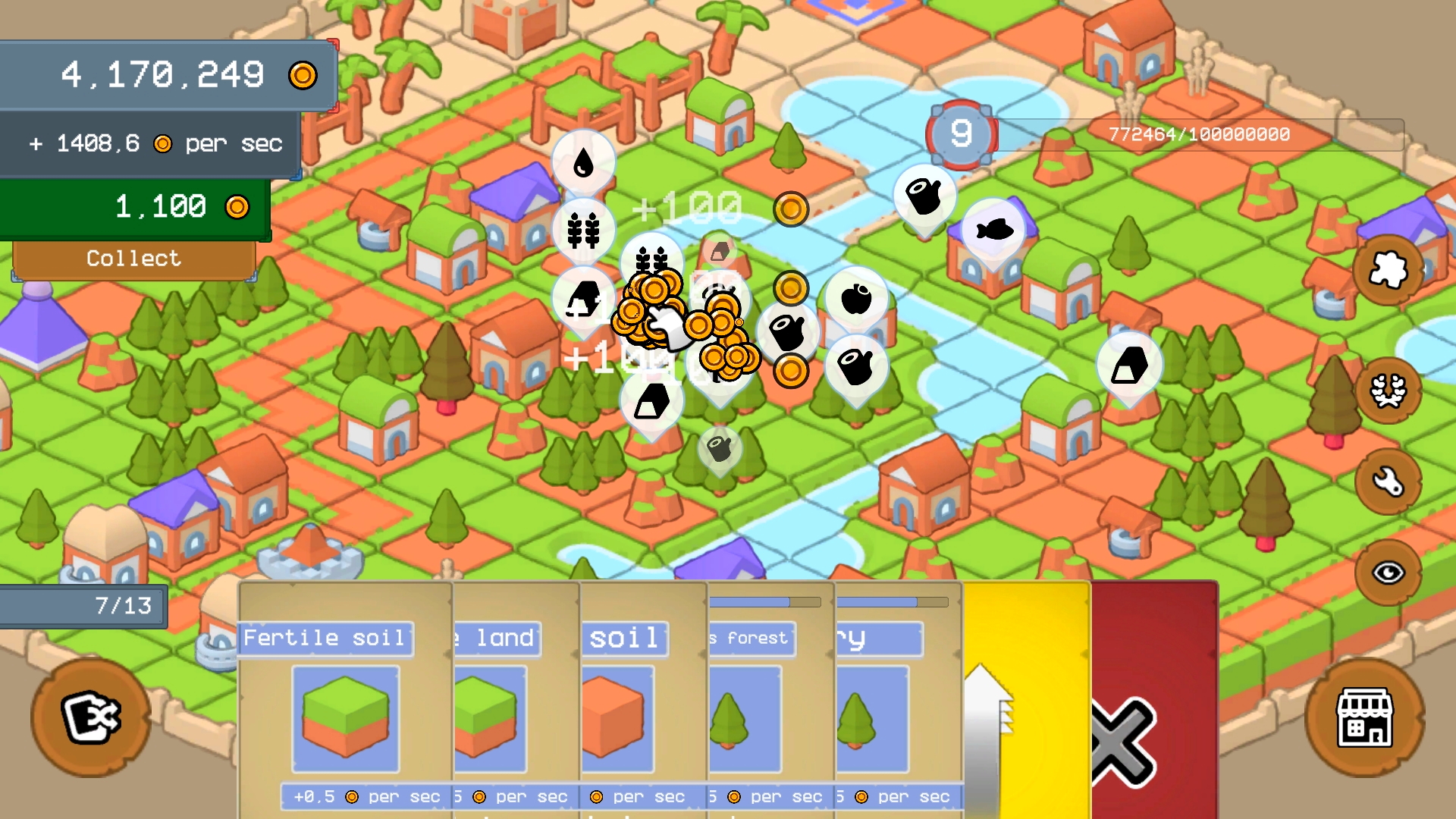Select the apple resource pin
The image size is (1456, 819).
point(855,297)
